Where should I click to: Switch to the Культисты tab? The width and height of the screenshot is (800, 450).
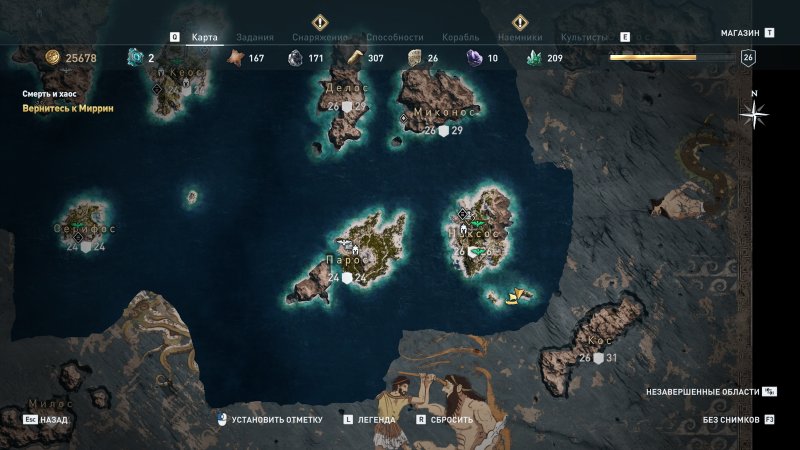585,36
